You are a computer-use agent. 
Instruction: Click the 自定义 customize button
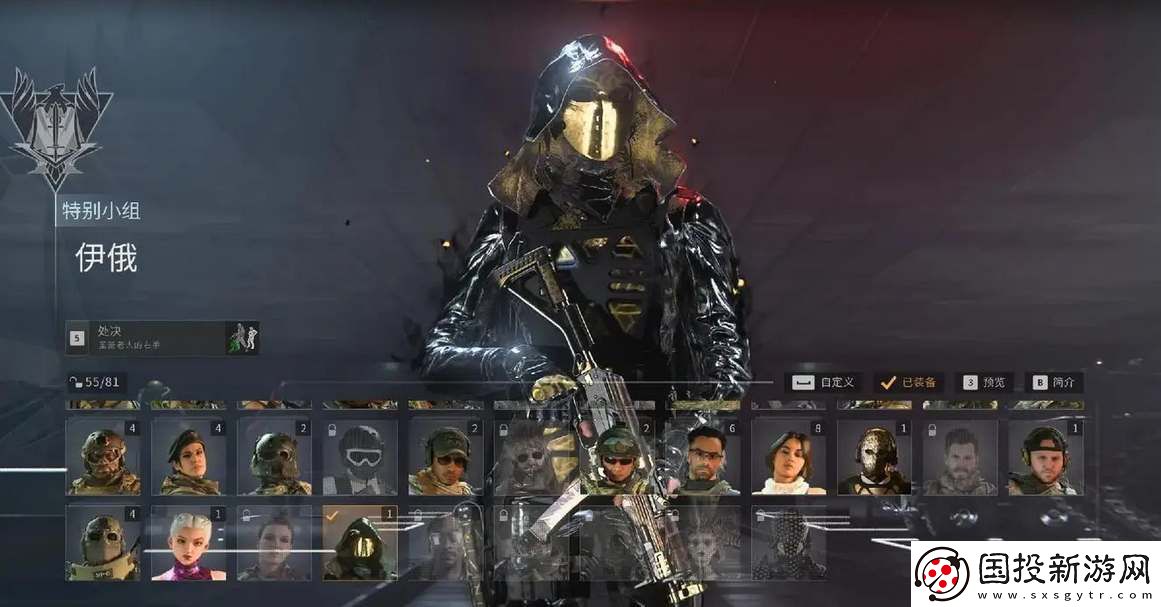tap(824, 382)
